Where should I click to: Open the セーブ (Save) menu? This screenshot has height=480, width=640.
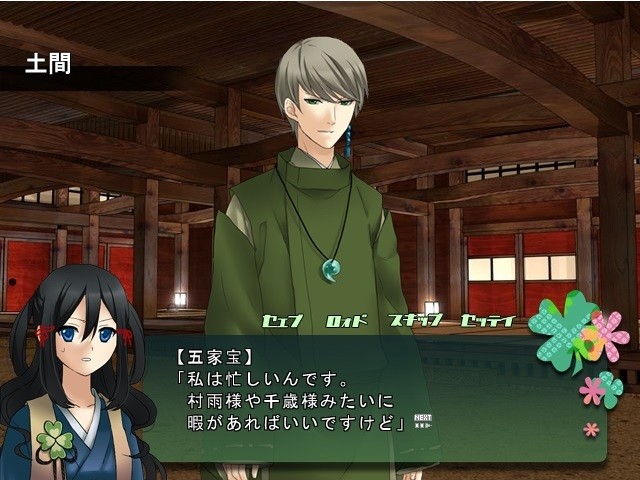(282, 321)
